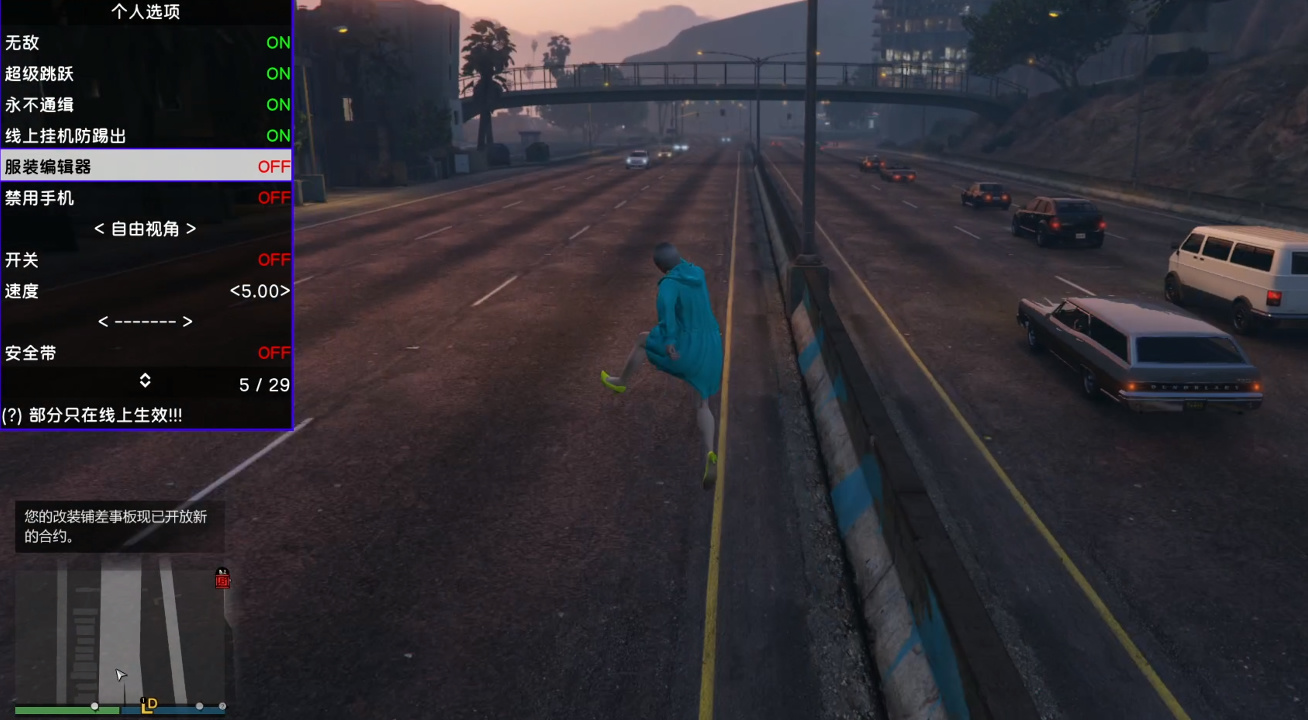The height and width of the screenshot is (720, 1308).
Task: Click the white dot on the green health bar
Action: coord(94,707)
